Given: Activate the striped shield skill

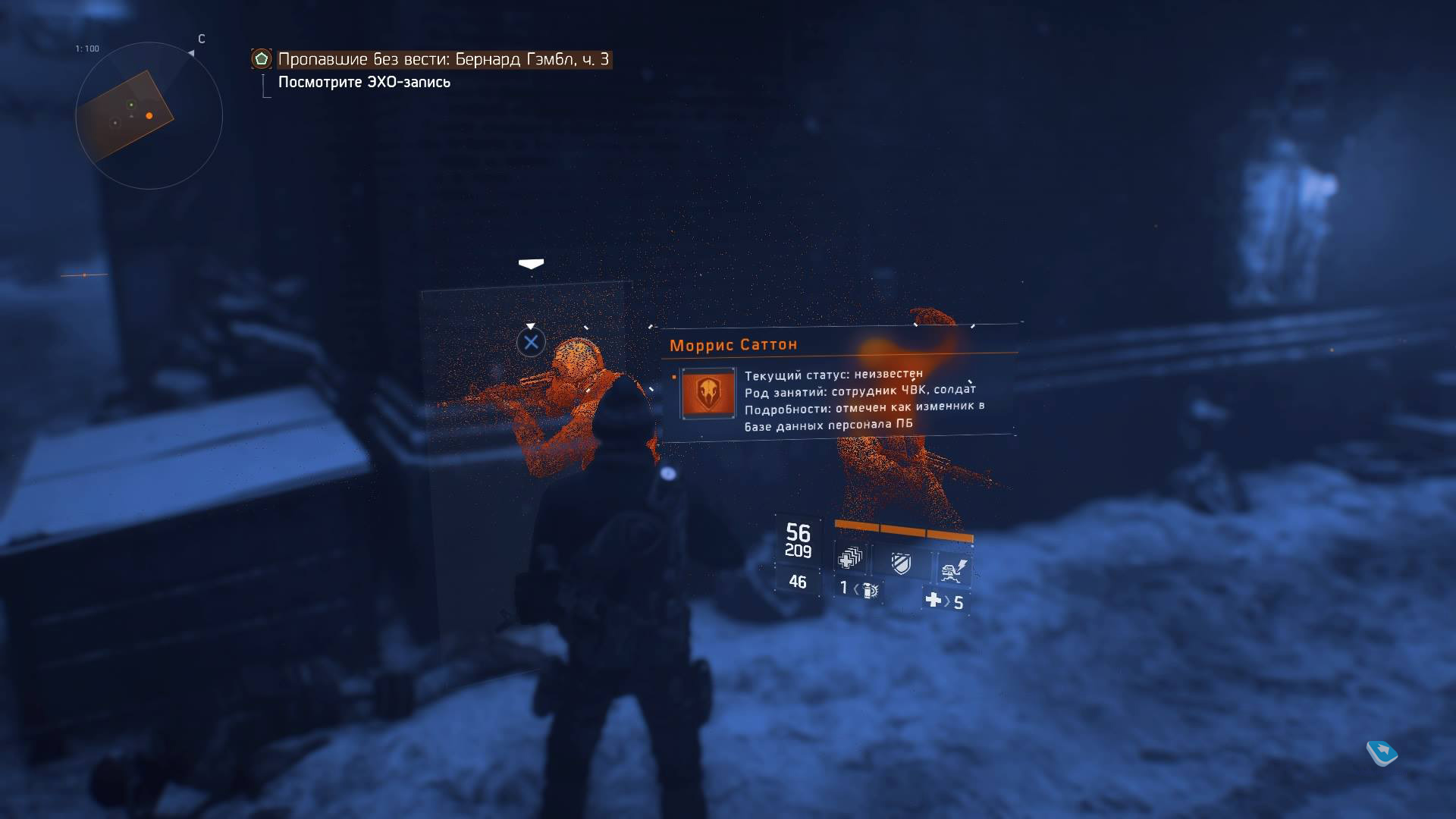Looking at the screenshot, I should [901, 563].
